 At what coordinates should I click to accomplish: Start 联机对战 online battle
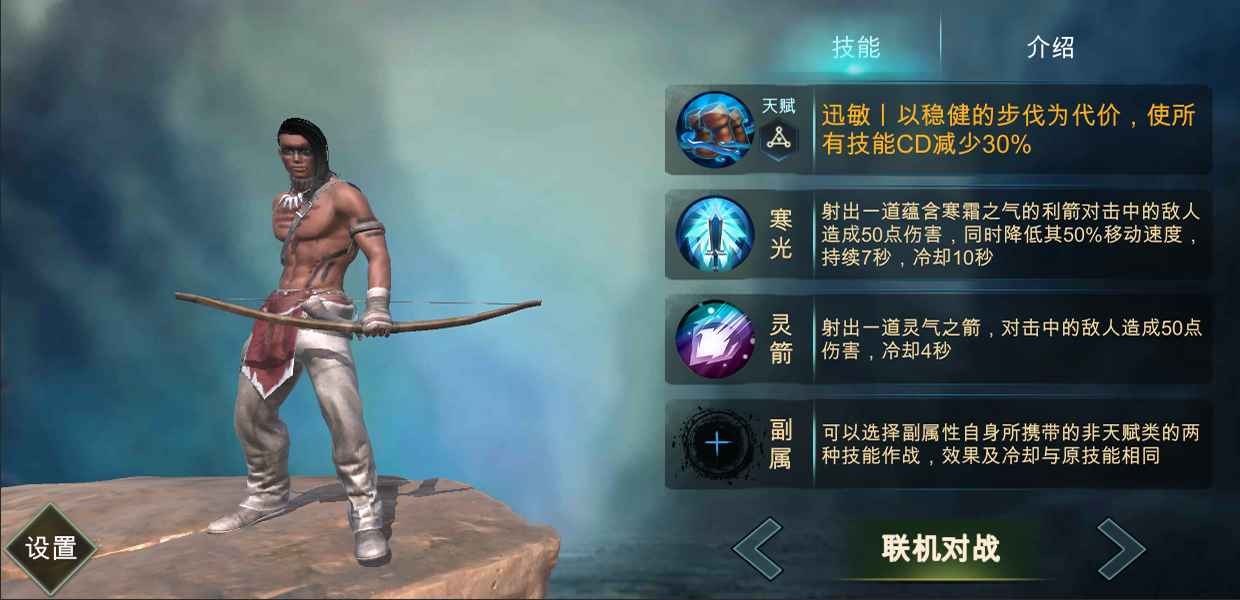pos(940,548)
